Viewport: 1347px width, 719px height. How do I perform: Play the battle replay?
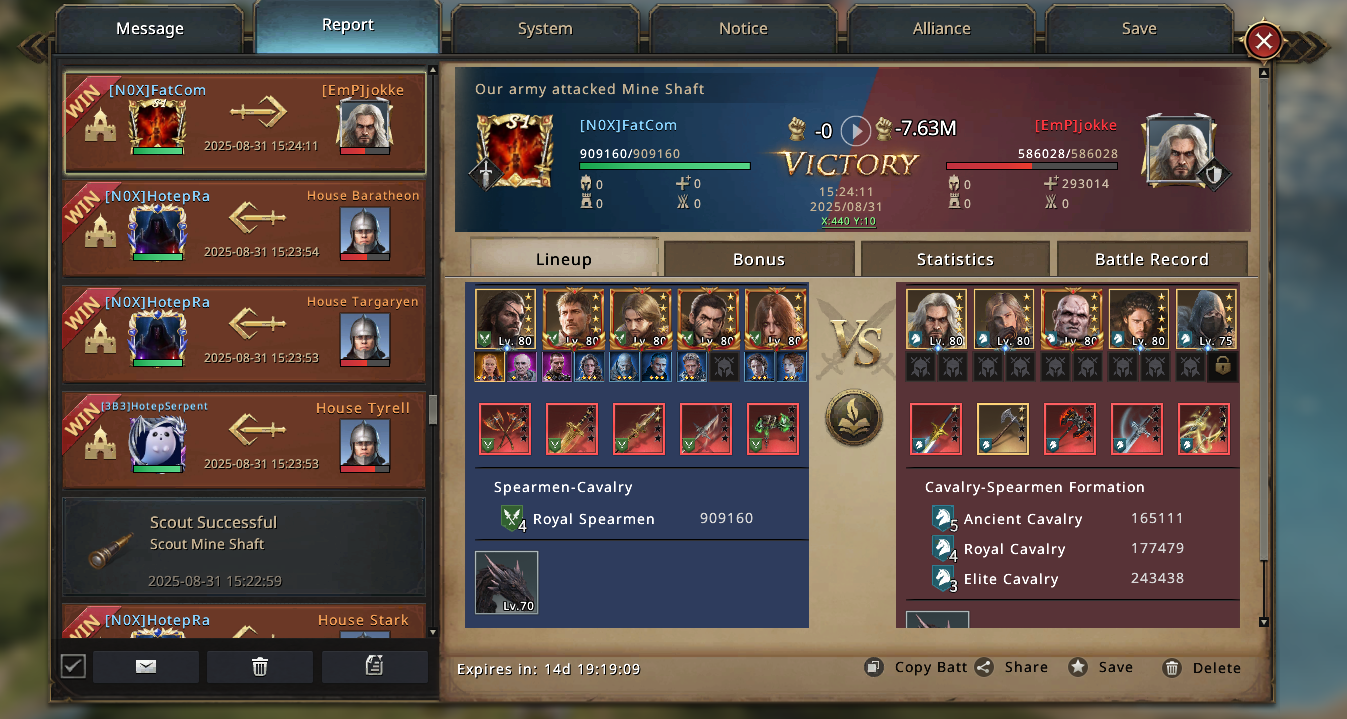click(855, 130)
